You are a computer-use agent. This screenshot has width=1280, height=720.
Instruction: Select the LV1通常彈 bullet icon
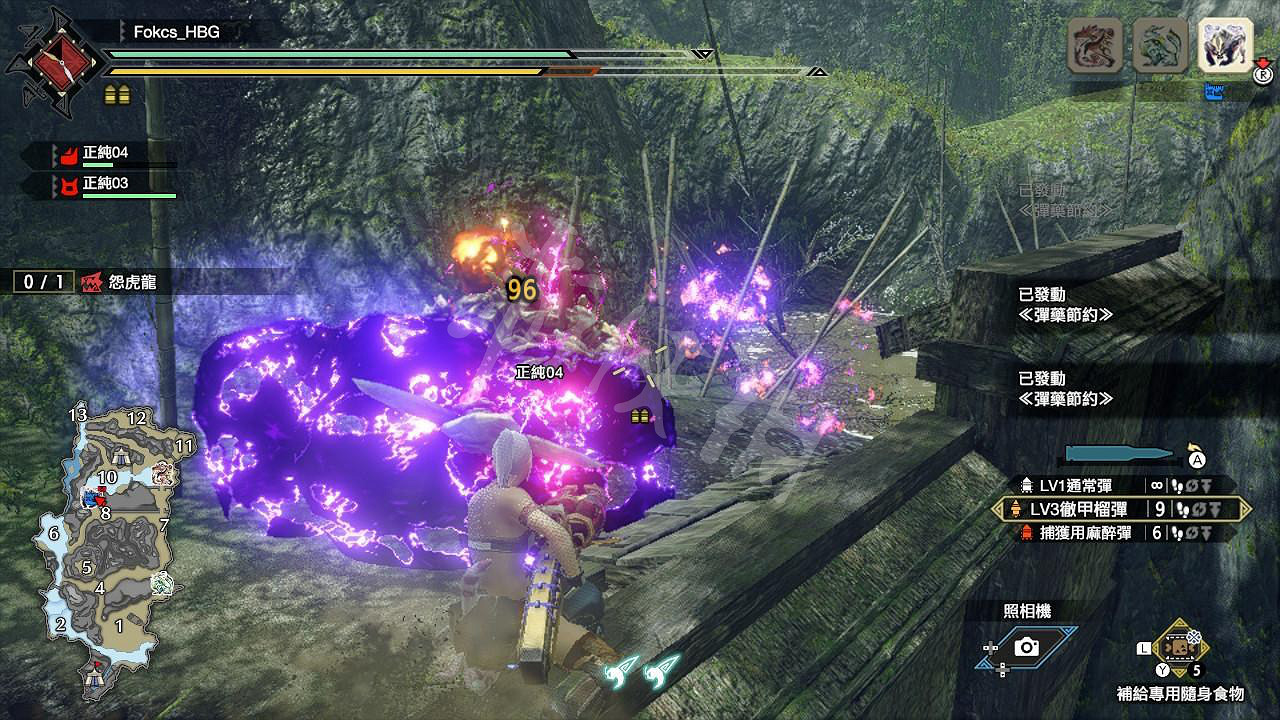(1027, 483)
